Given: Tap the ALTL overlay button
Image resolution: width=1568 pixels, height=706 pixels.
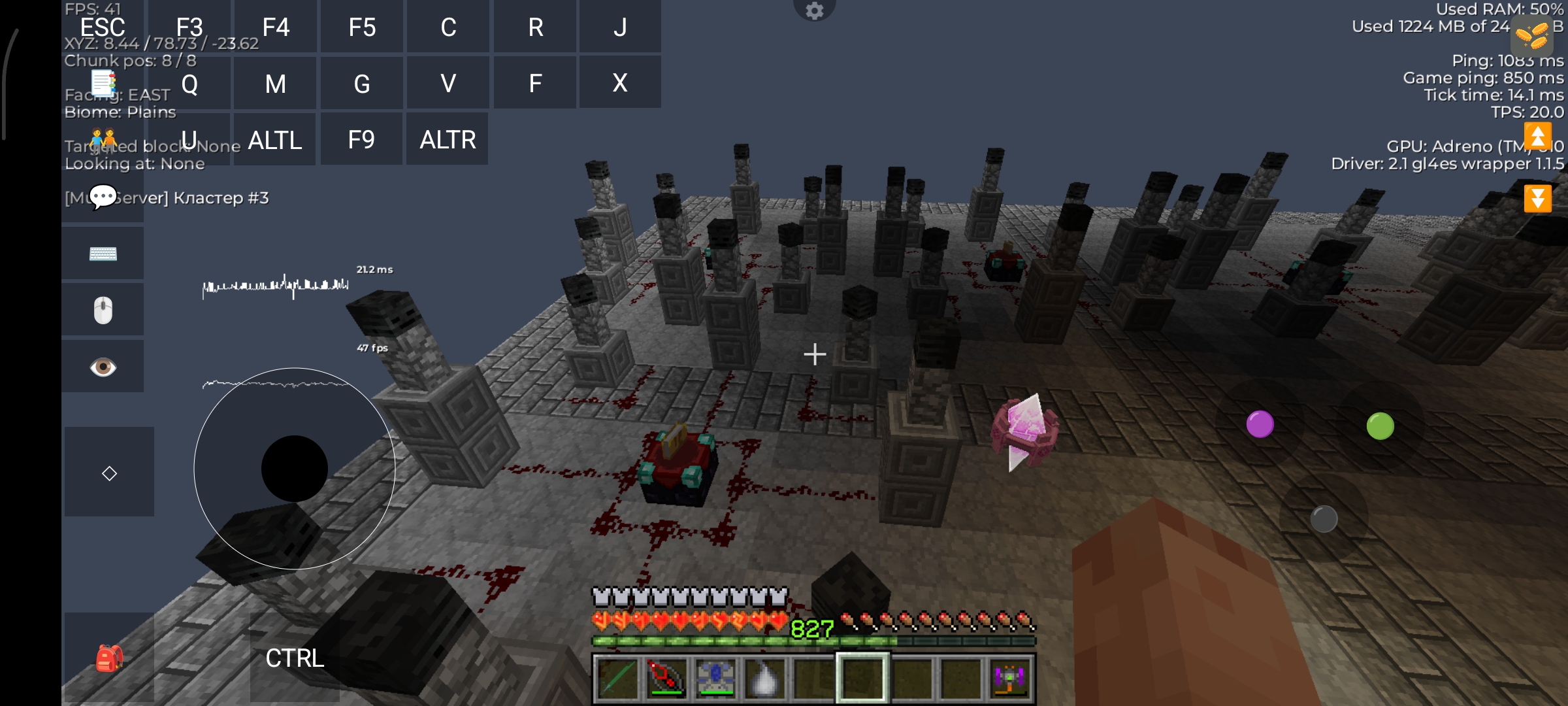Looking at the screenshot, I should click(275, 140).
